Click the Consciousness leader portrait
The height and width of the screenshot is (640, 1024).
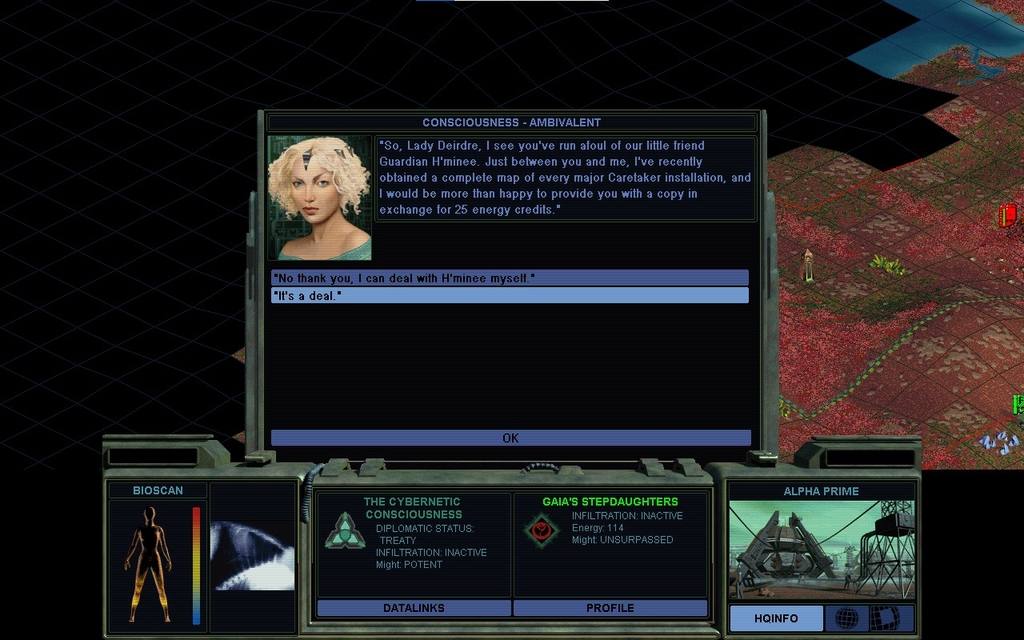click(x=319, y=198)
